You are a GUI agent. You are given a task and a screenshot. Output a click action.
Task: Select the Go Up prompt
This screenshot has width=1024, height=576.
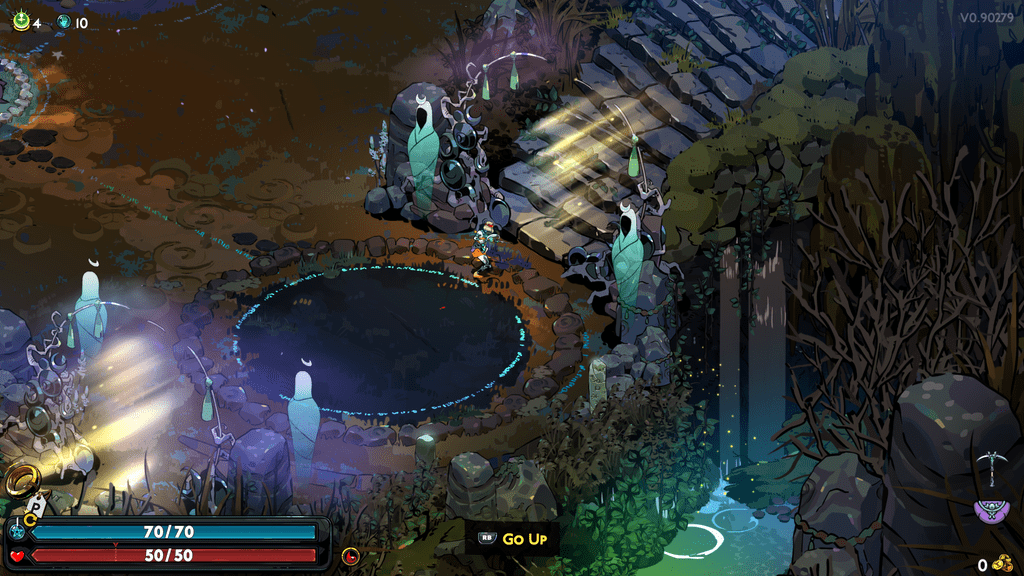coord(514,539)
